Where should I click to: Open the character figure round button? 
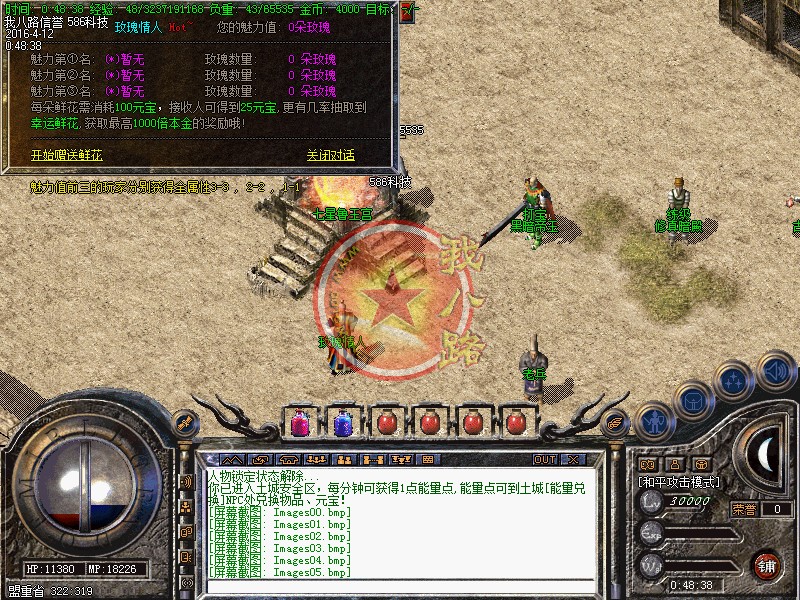tap(652, 421)
